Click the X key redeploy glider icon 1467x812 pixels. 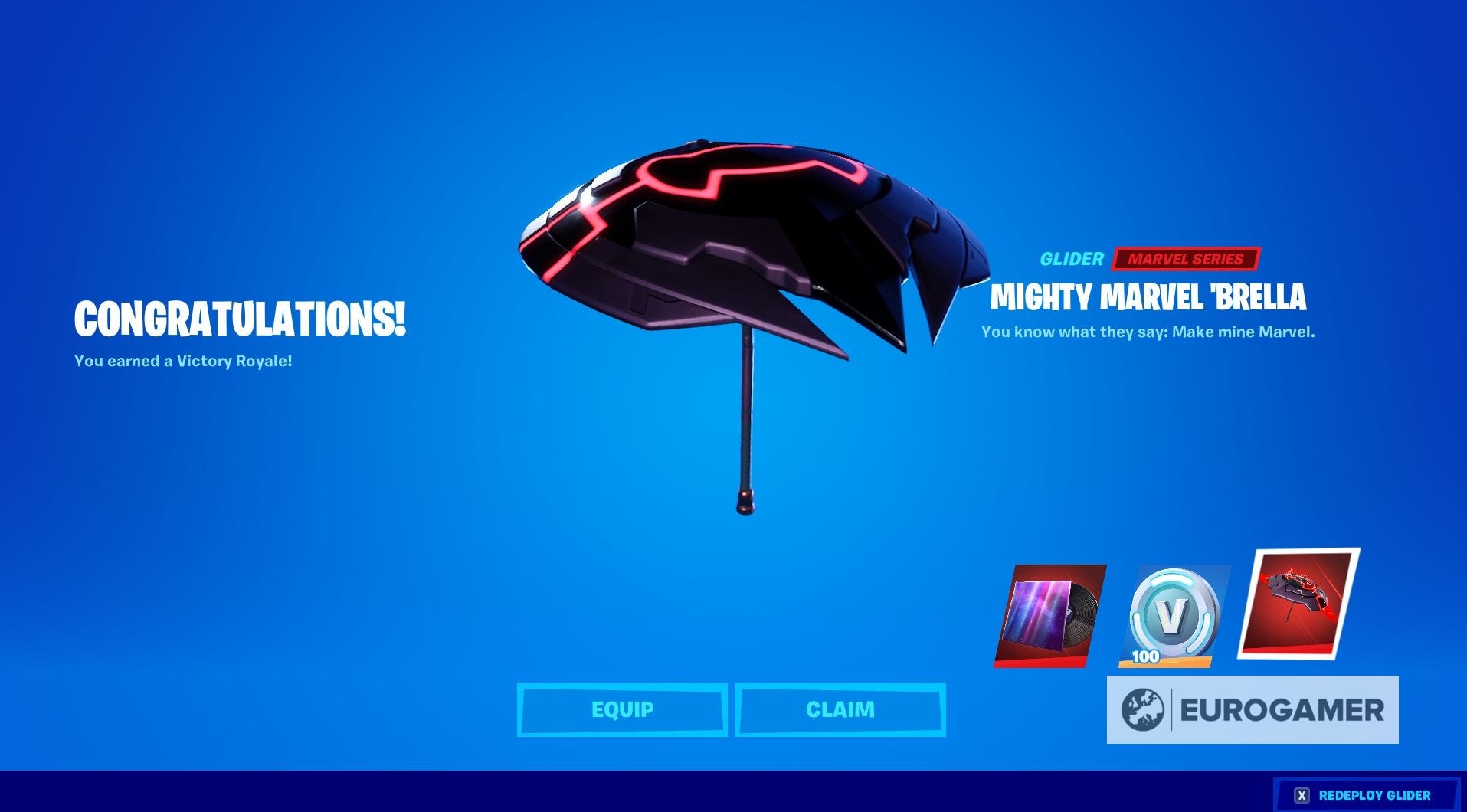click(x=1302, y=794)
